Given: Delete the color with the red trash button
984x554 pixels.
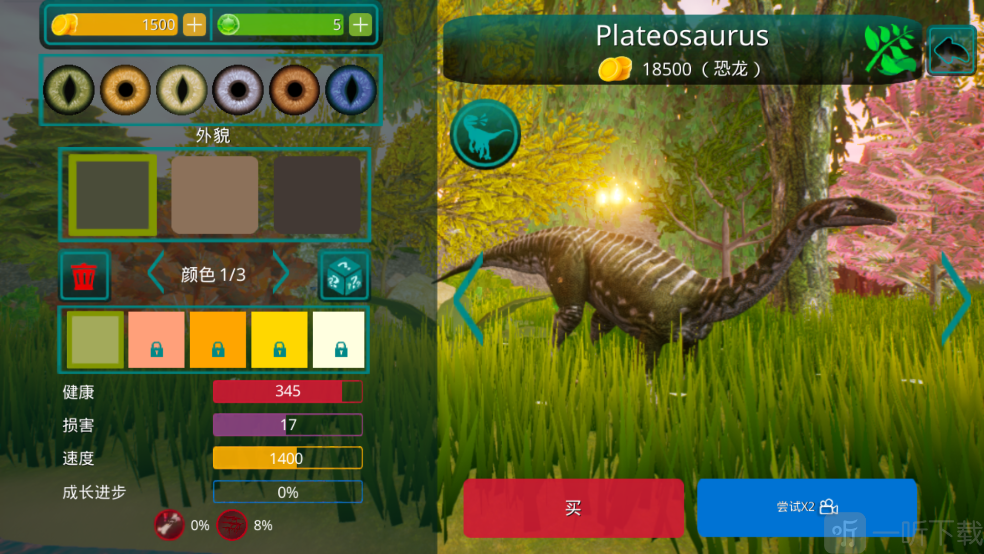Looking at the screenshot, I should point(85,275).
